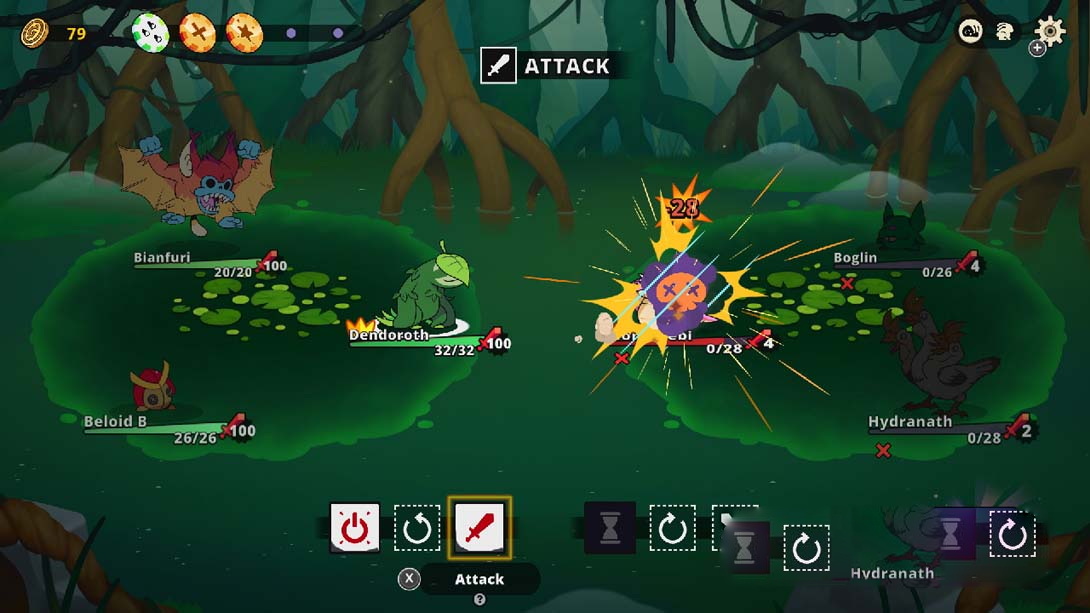The width and height of the screenshot is (1090, 613).
Task: Open the settings gear icon
Action: (1049, 32)
